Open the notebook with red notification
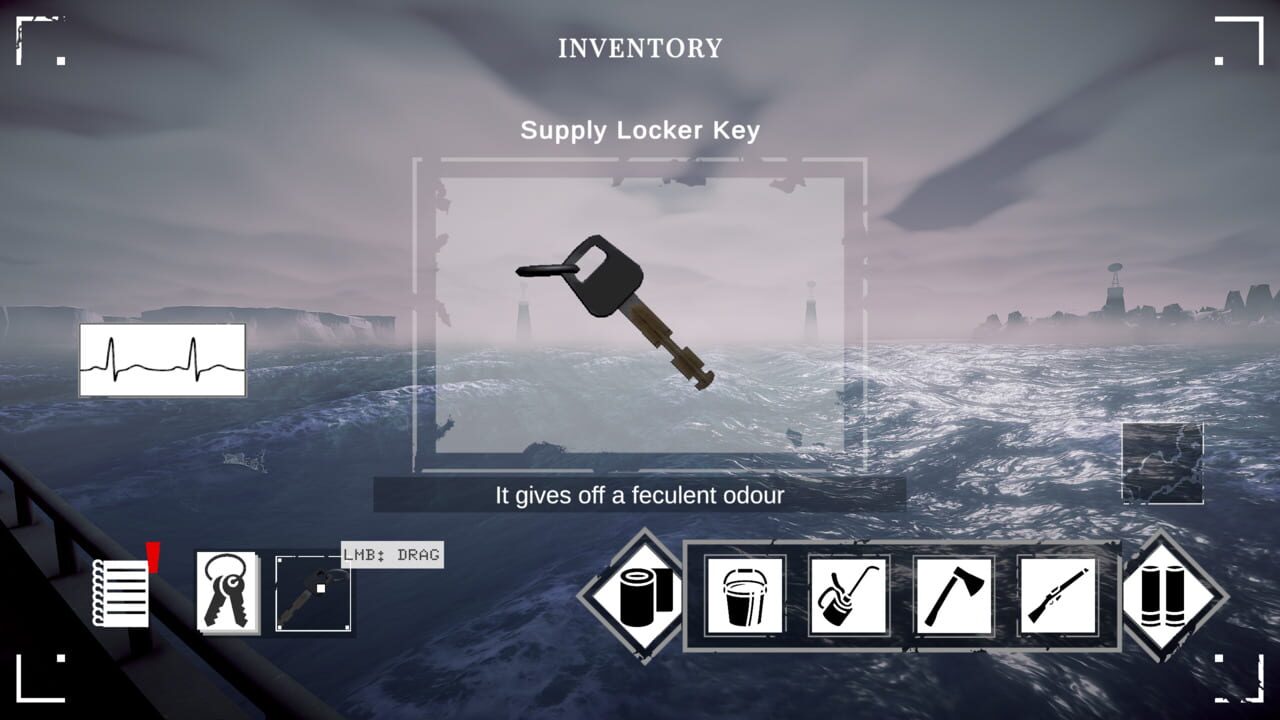1280x720 pixels. click(x=120, y=595)
